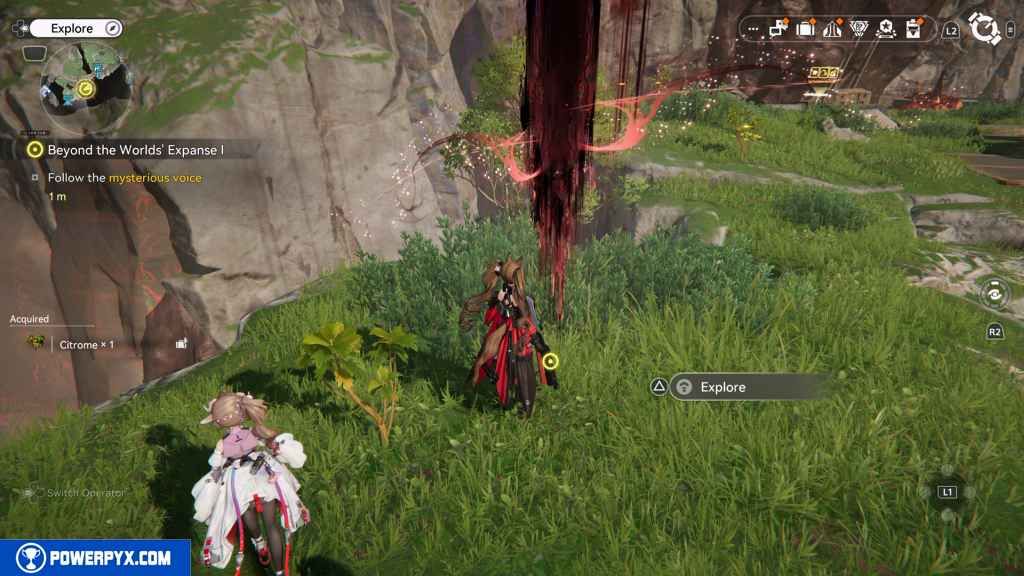This screenshot has width=1024, height=576.
Task: Click the Citrome acquired item notification
Action: coord(85,344)
